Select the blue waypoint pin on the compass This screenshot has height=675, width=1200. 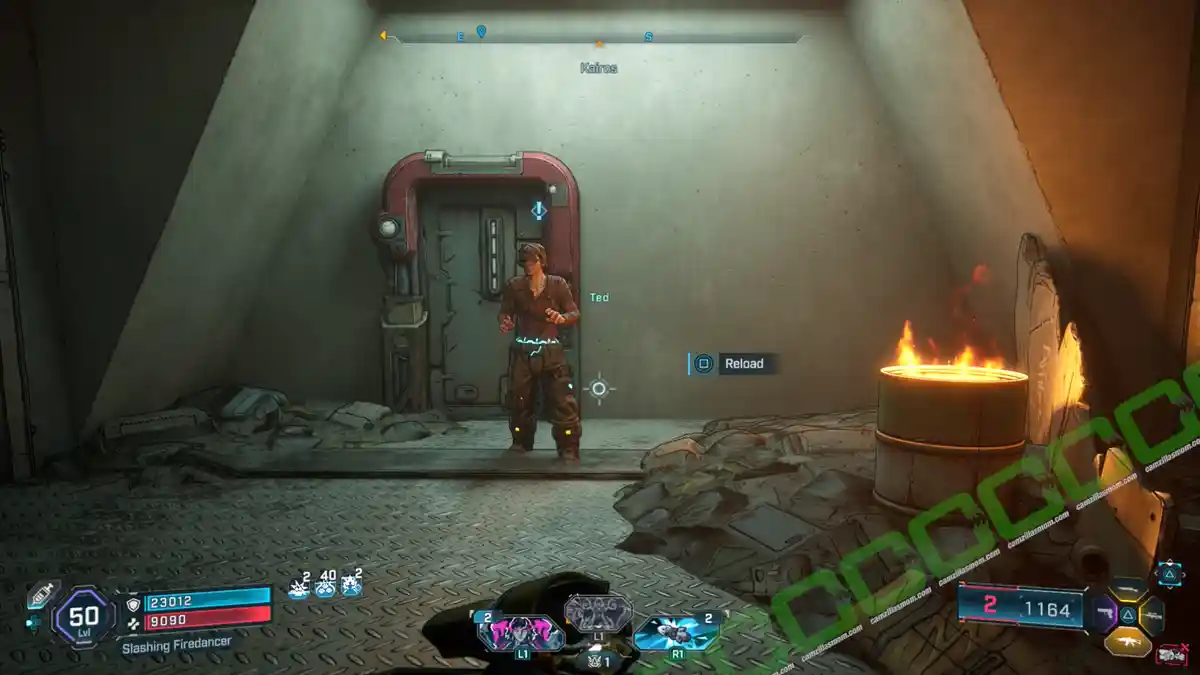[x=481, y=32]
